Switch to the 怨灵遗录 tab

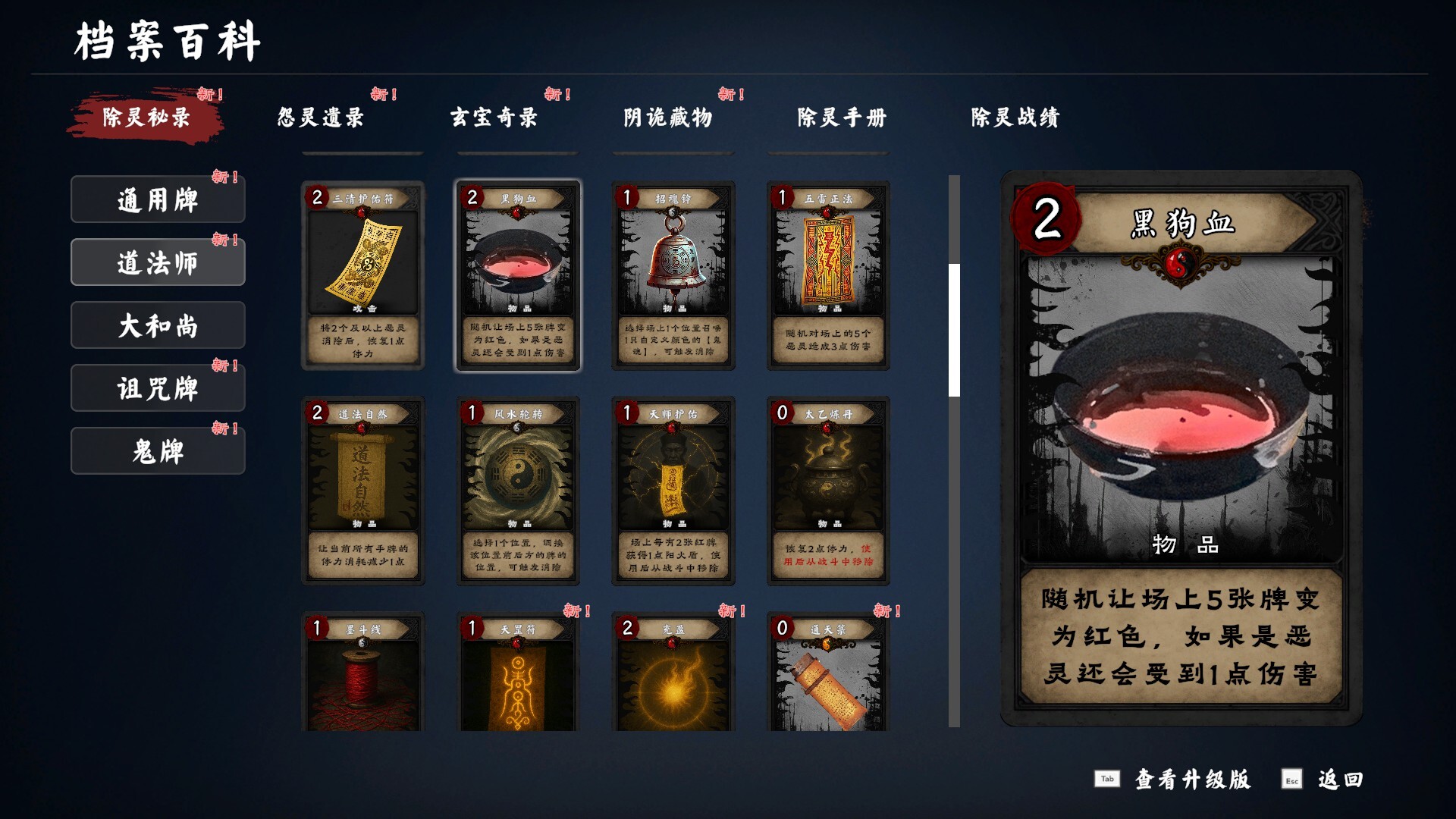coord(320,118)
